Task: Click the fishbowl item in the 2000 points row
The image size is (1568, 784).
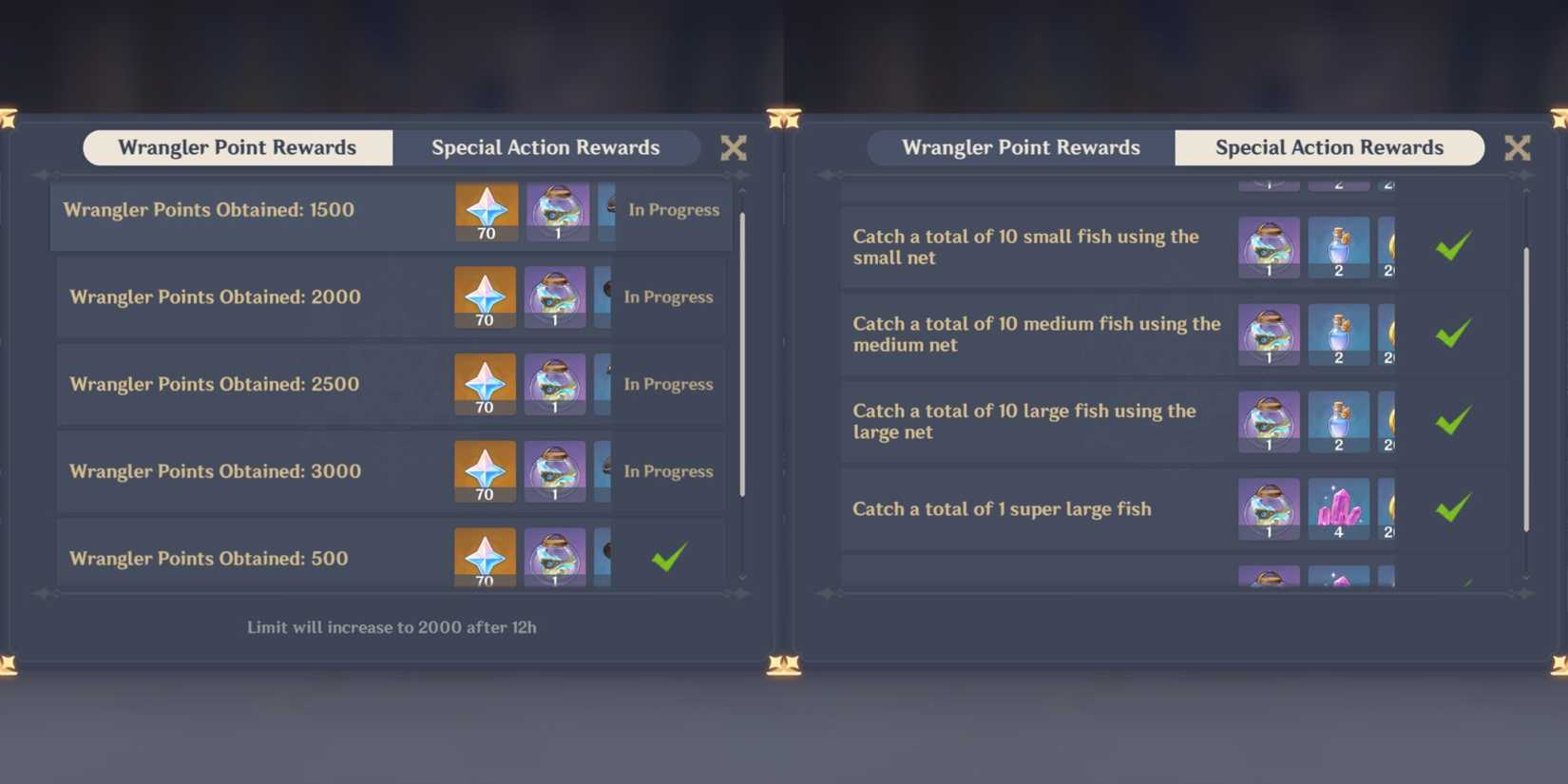Action: point(556,296)
